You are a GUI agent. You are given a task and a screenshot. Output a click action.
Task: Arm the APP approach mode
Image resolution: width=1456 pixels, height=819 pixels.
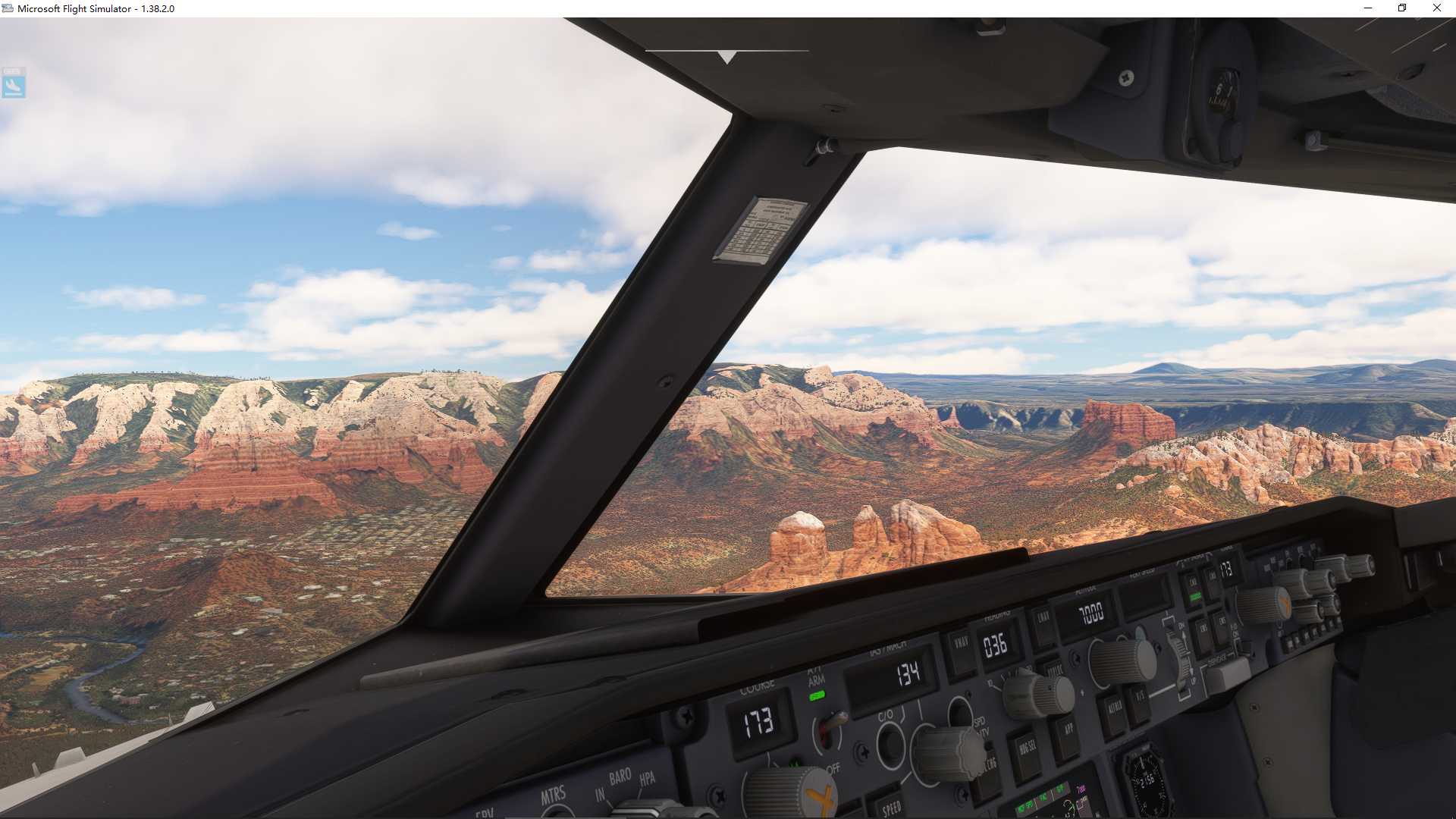pyautogui.click(x=1069, y=732)
